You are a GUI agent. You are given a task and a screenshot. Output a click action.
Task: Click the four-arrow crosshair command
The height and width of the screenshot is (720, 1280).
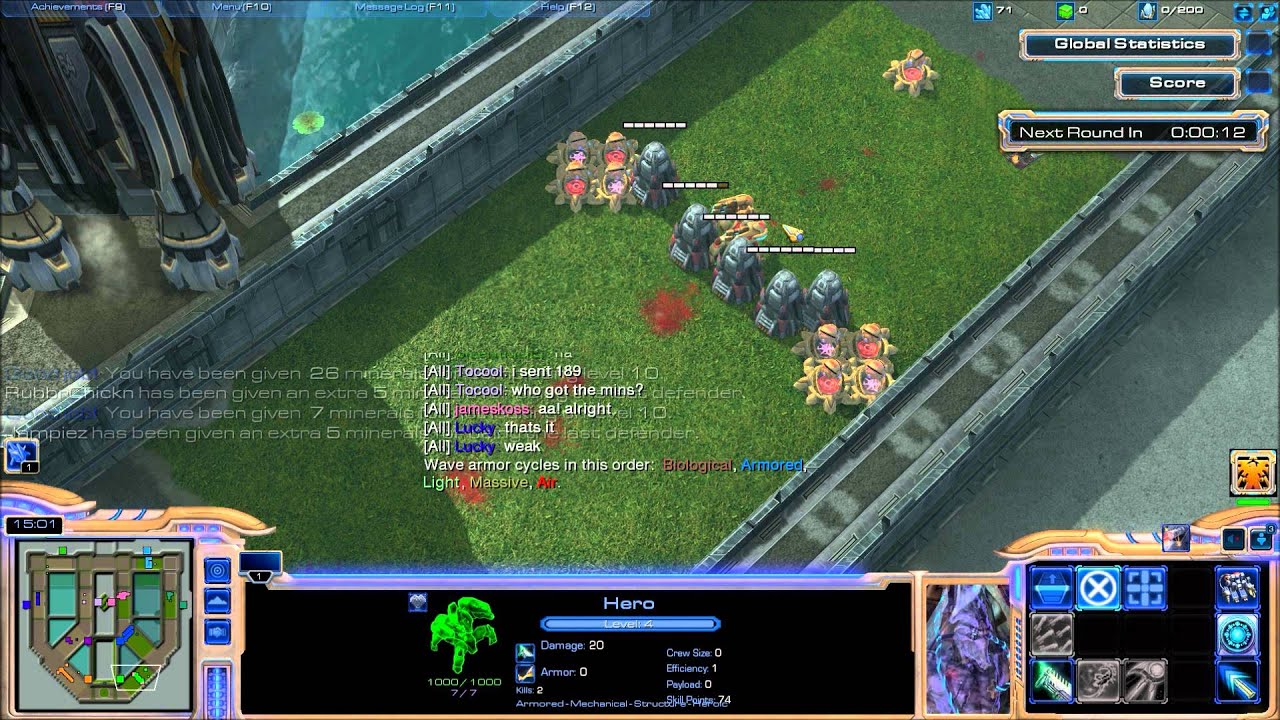tap(1144, 588)
